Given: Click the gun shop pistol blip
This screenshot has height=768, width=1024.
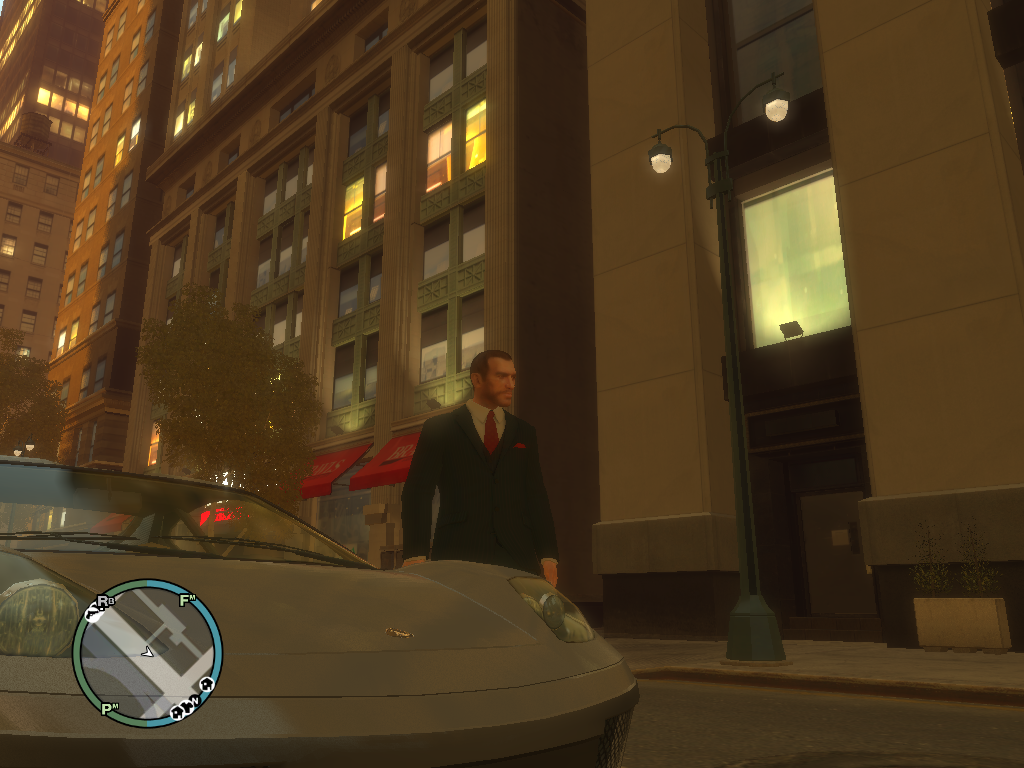Looking at the screenshot, I should (92, 614).
